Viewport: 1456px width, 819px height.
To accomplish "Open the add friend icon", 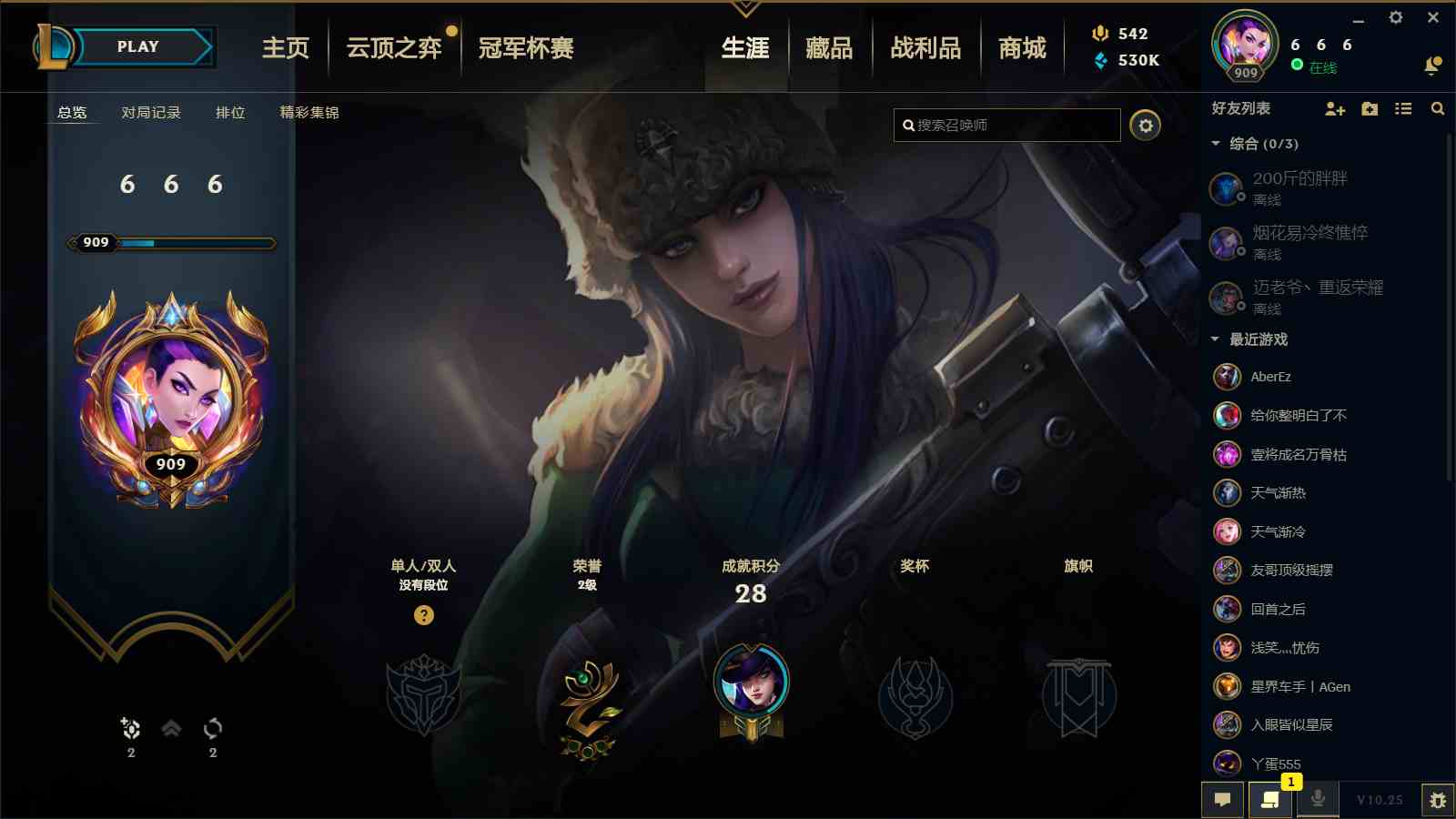I will (1336, 109).
